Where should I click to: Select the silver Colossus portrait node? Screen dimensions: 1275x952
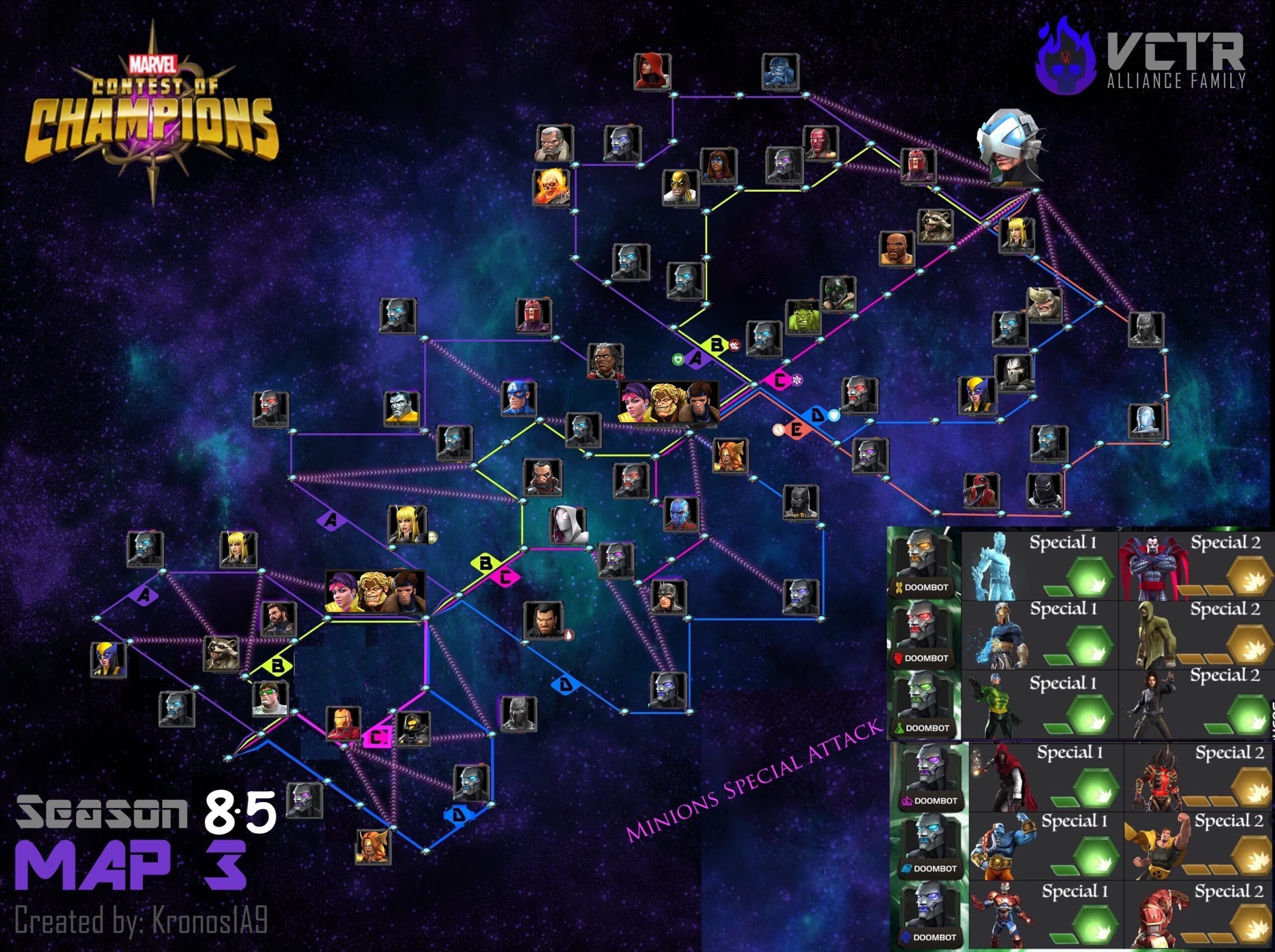click(x=402, y=409)
